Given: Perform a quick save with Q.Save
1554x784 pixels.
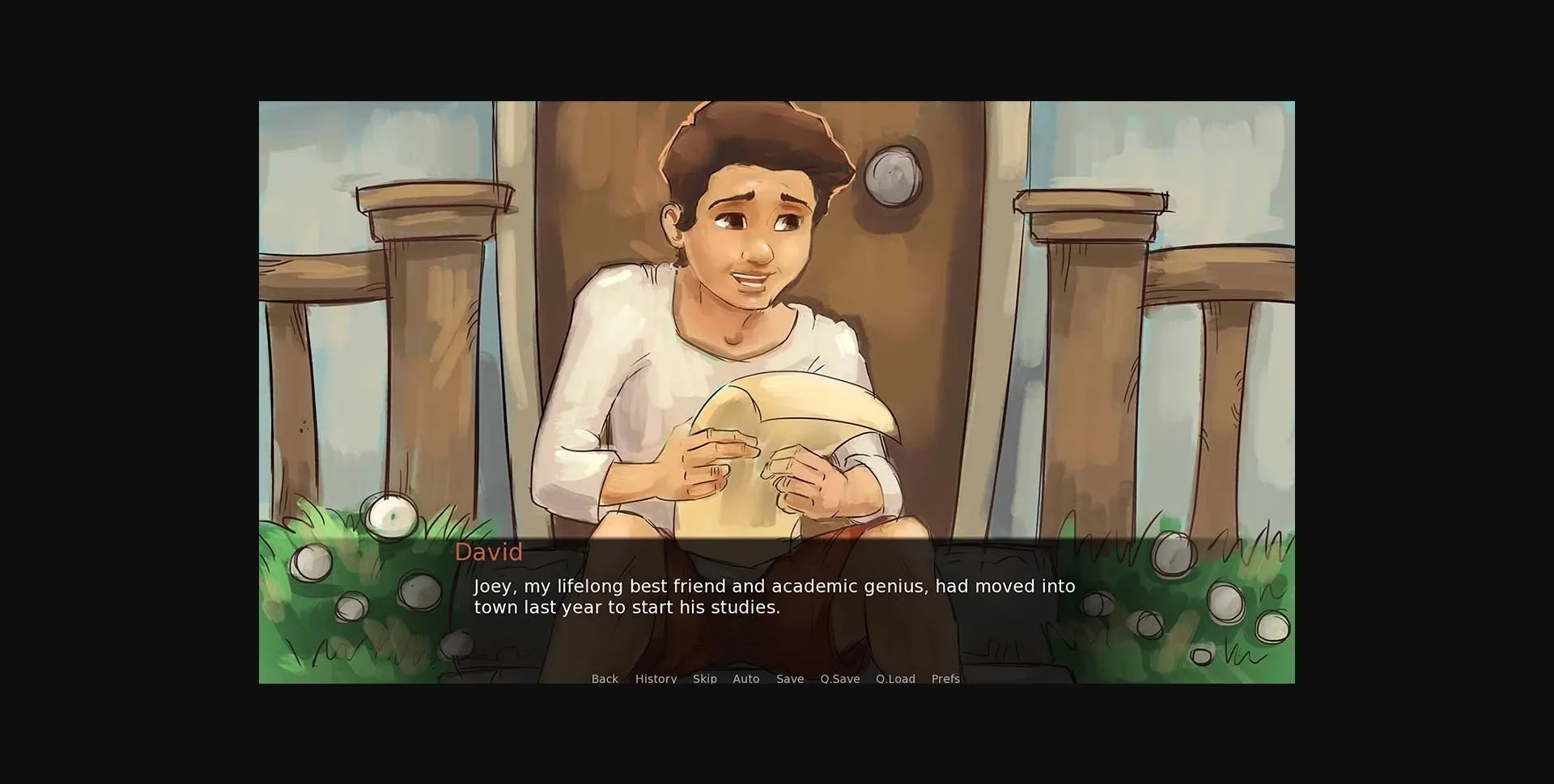Looking at the screenshot, I should [x=839, y=679].
